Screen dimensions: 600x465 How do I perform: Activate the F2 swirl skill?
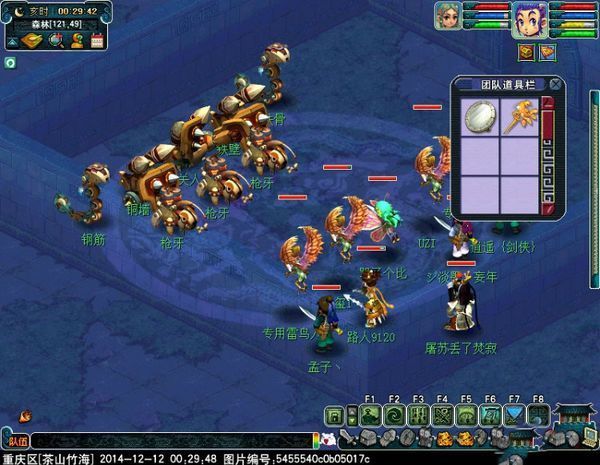pos(393,416)
